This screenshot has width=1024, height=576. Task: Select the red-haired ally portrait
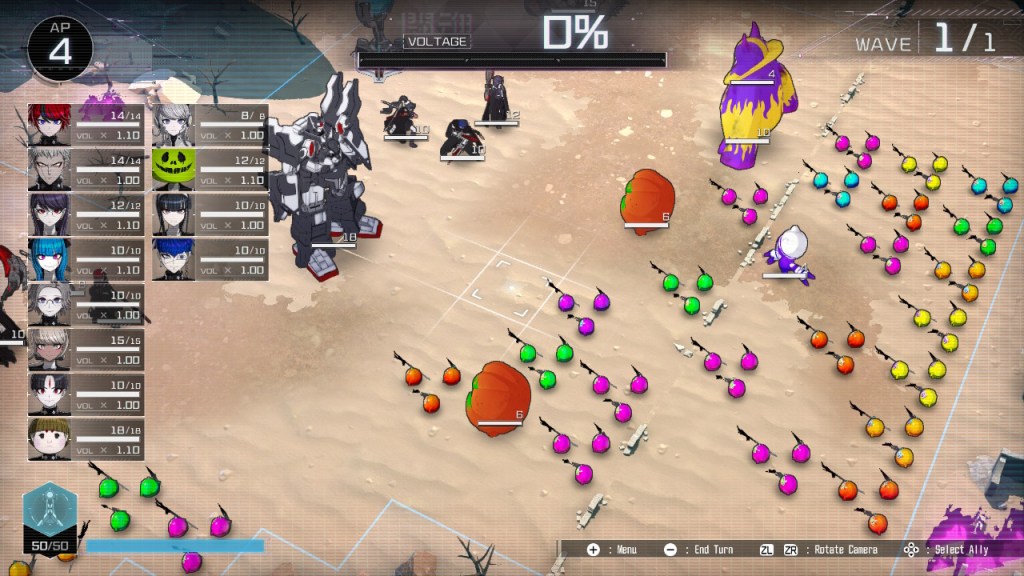[x=49, y=124]
